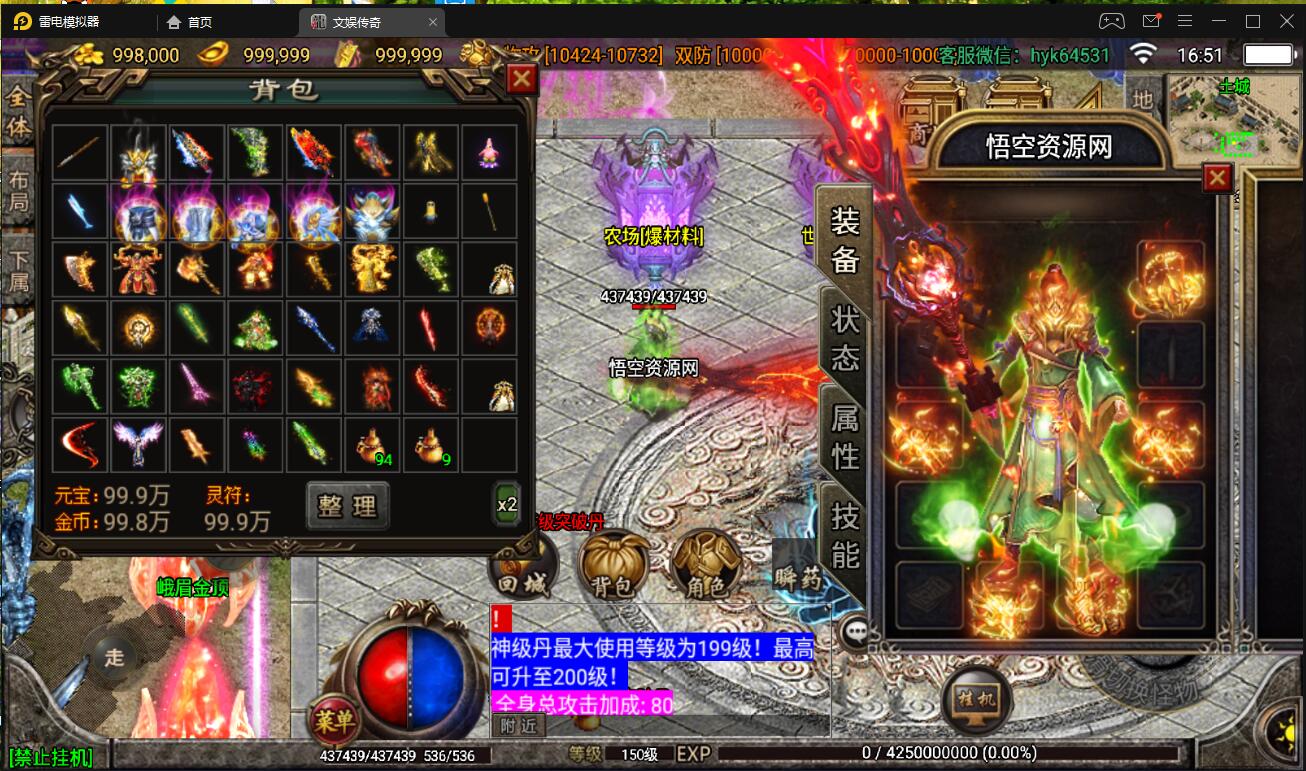Activate the 挂机 auto-battle button
The width and height of the screenshot is (1306, 771).
tap(978, 699)
